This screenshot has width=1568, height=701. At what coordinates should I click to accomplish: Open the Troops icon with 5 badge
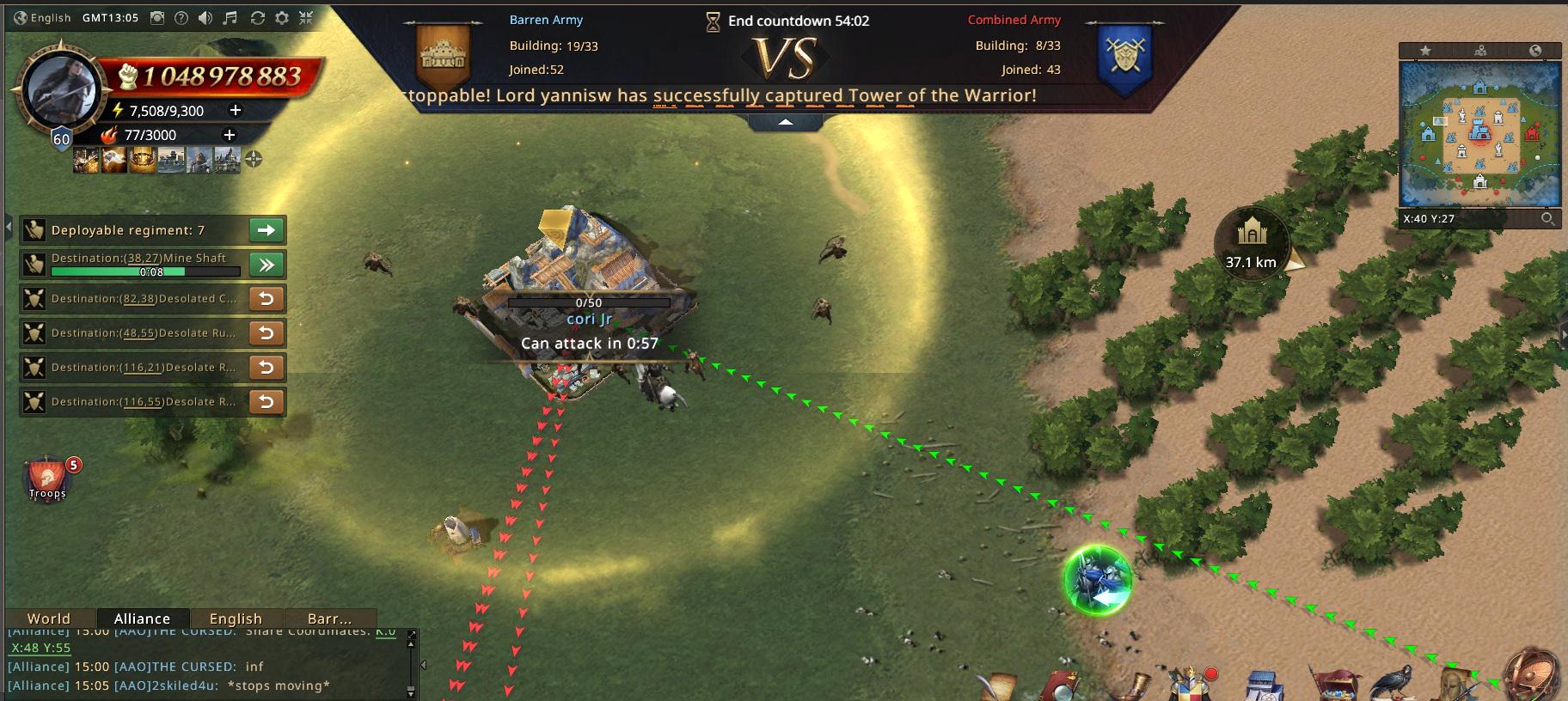(47, 479)
